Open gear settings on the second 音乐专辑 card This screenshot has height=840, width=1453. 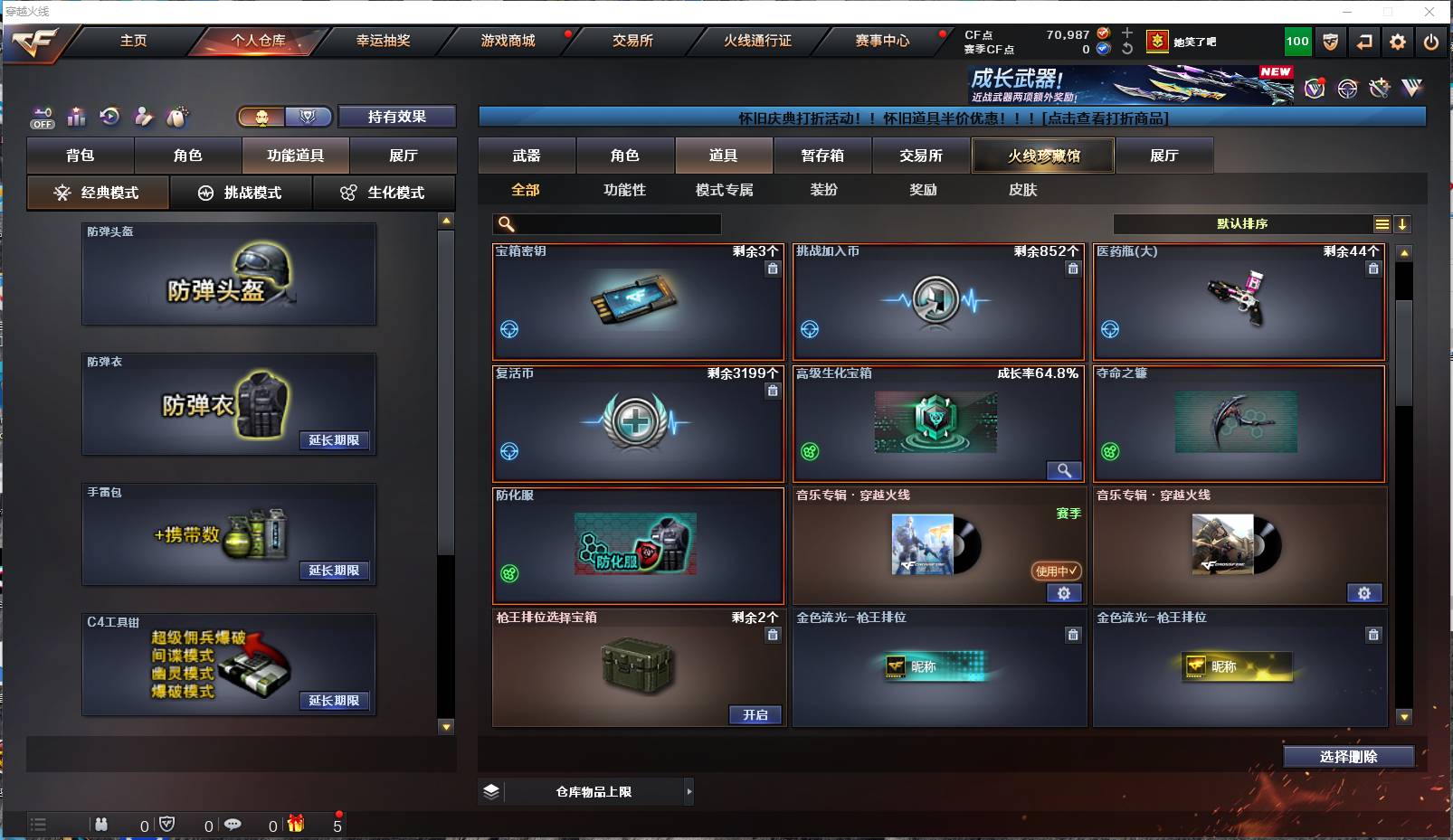click(x=1366, y=593)
